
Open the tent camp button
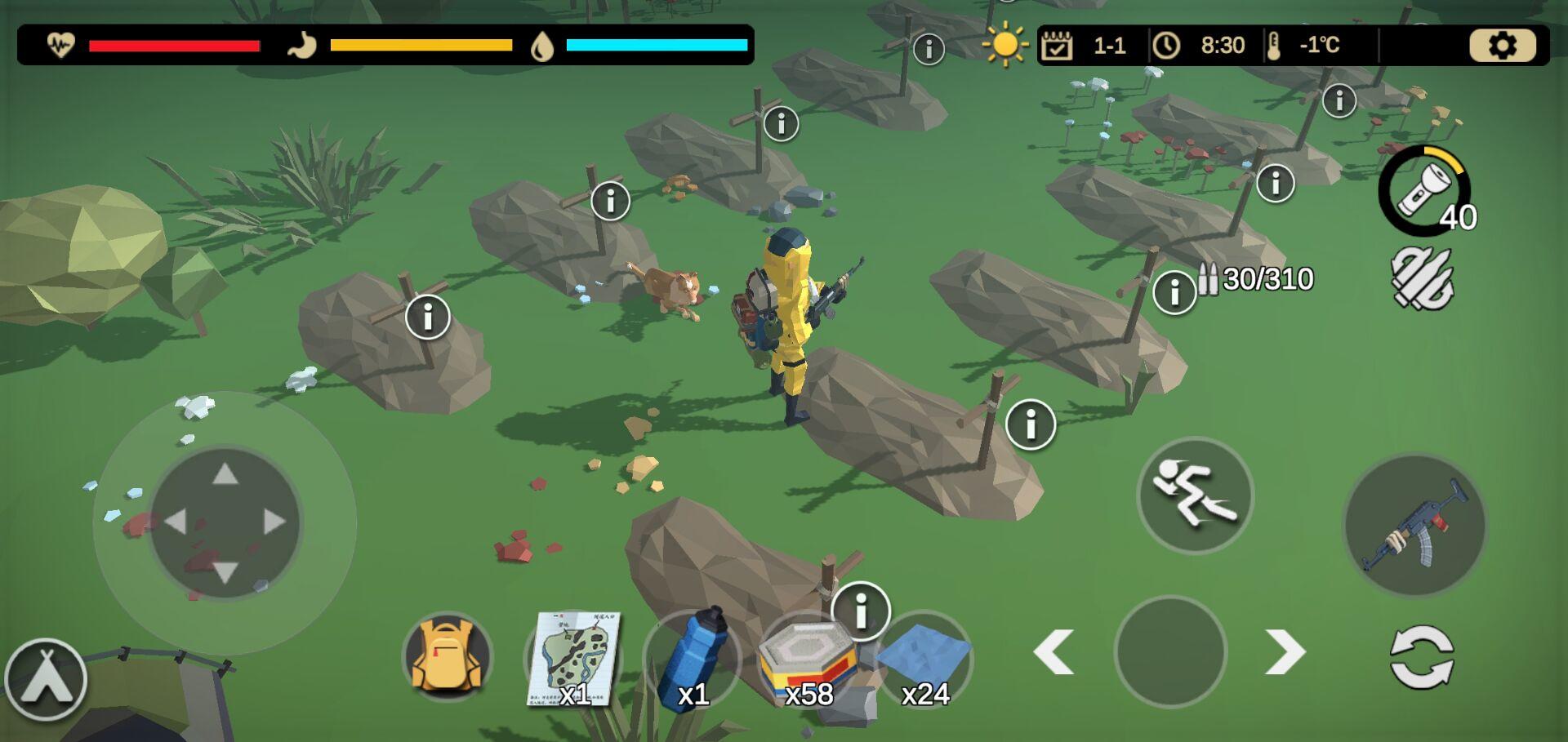[46, 680]
